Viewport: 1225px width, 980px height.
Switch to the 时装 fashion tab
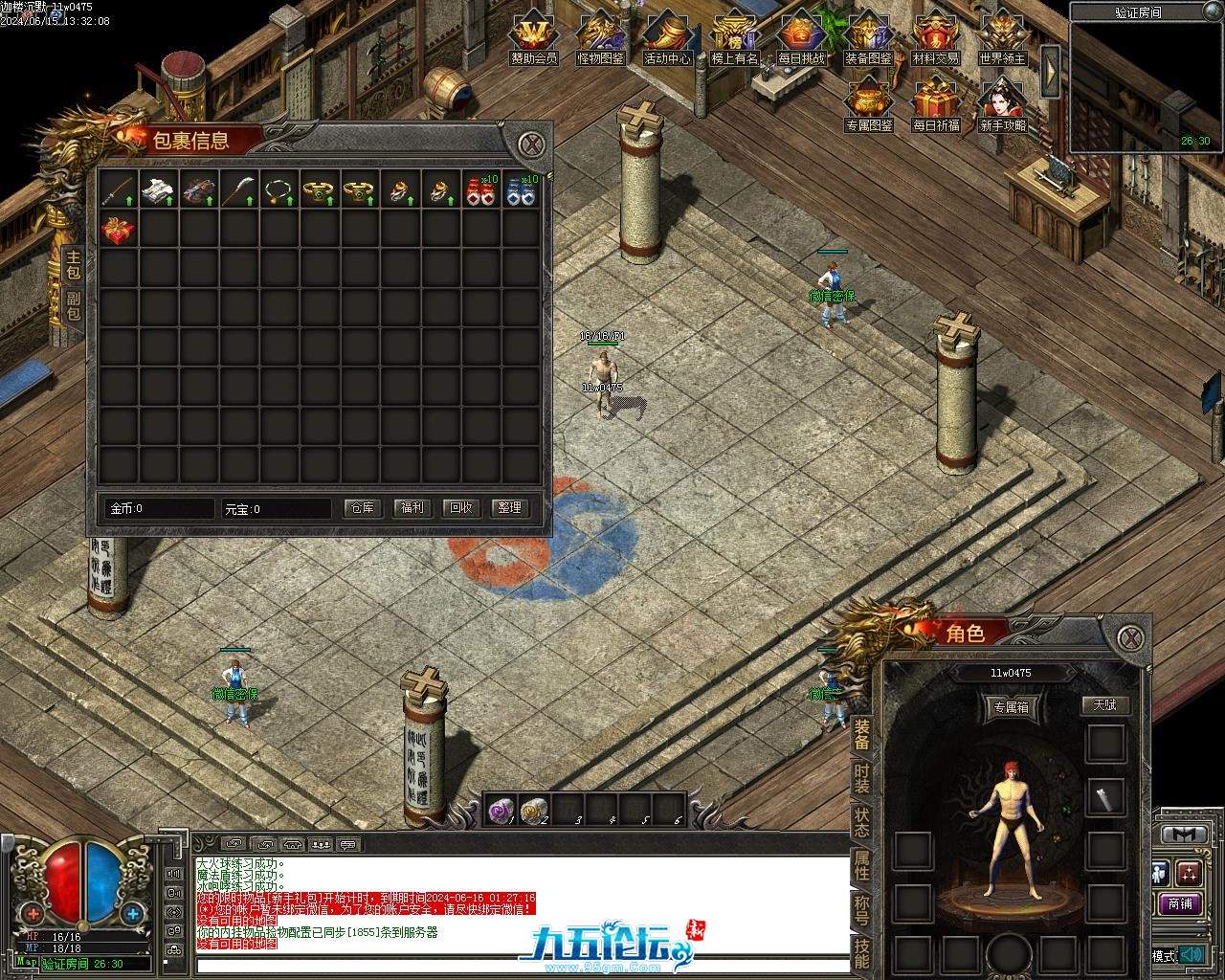862,777
